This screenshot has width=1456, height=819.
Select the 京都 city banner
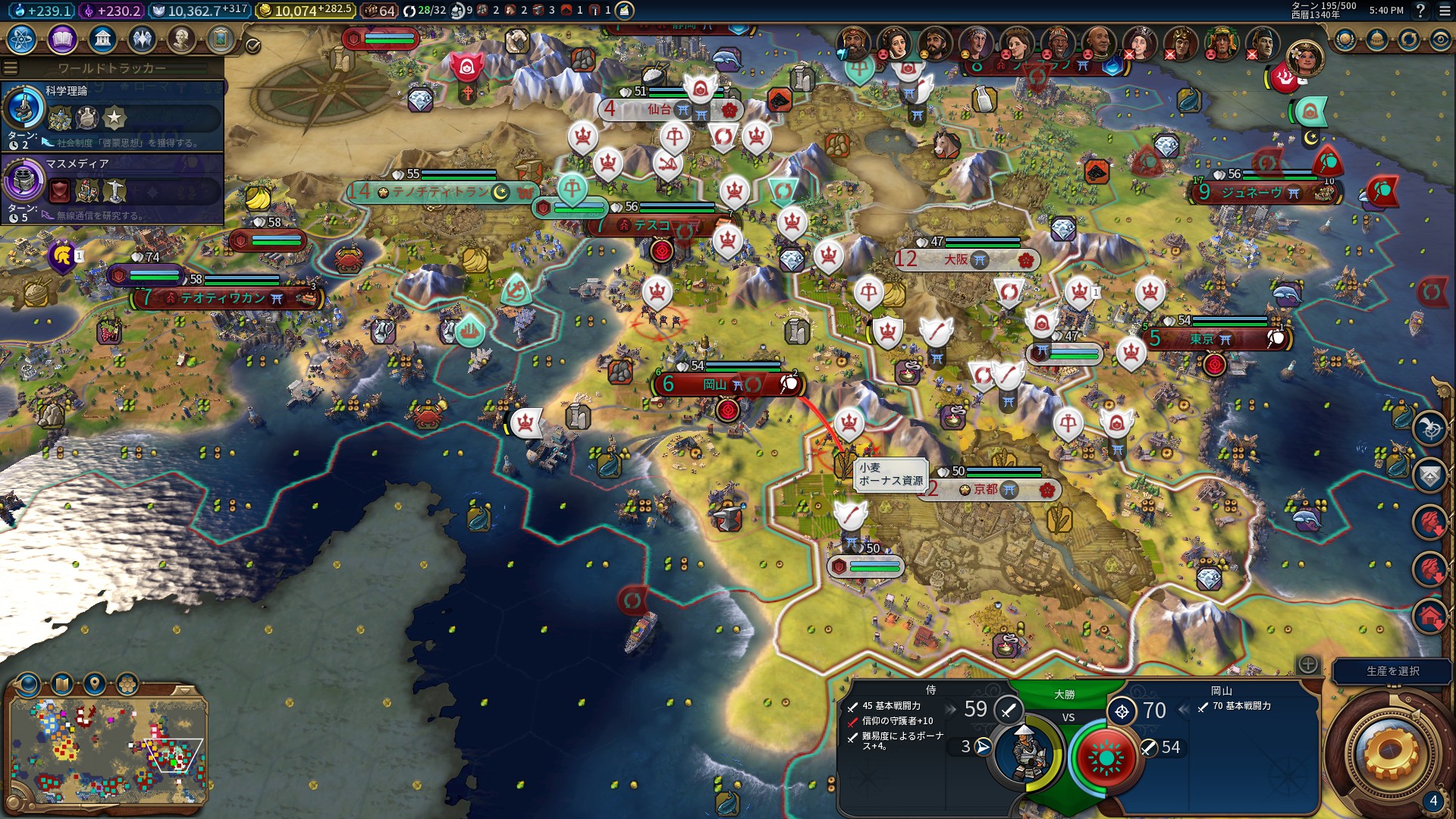point(986,490)
